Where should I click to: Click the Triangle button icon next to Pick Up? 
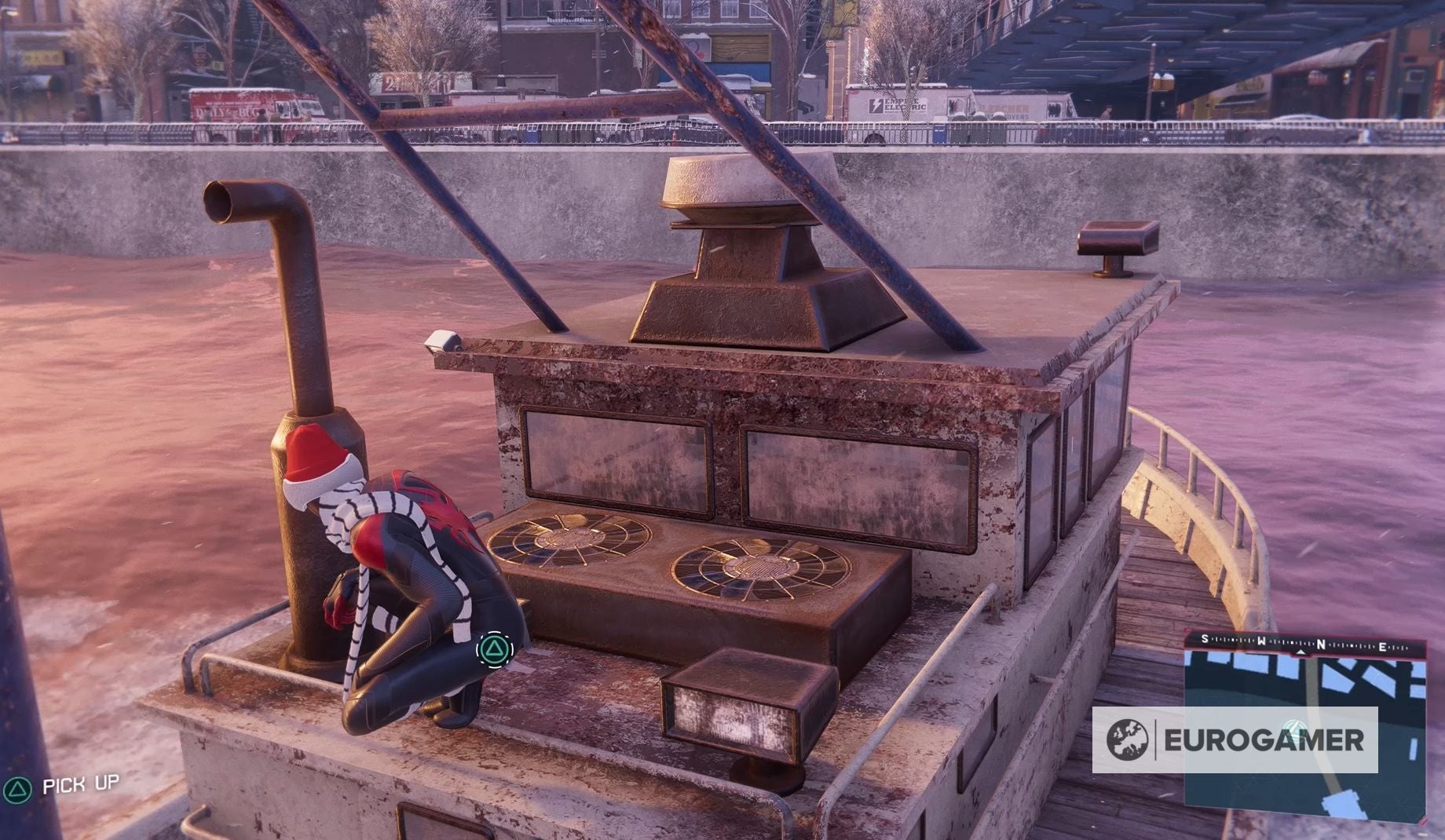pos(17,789)
